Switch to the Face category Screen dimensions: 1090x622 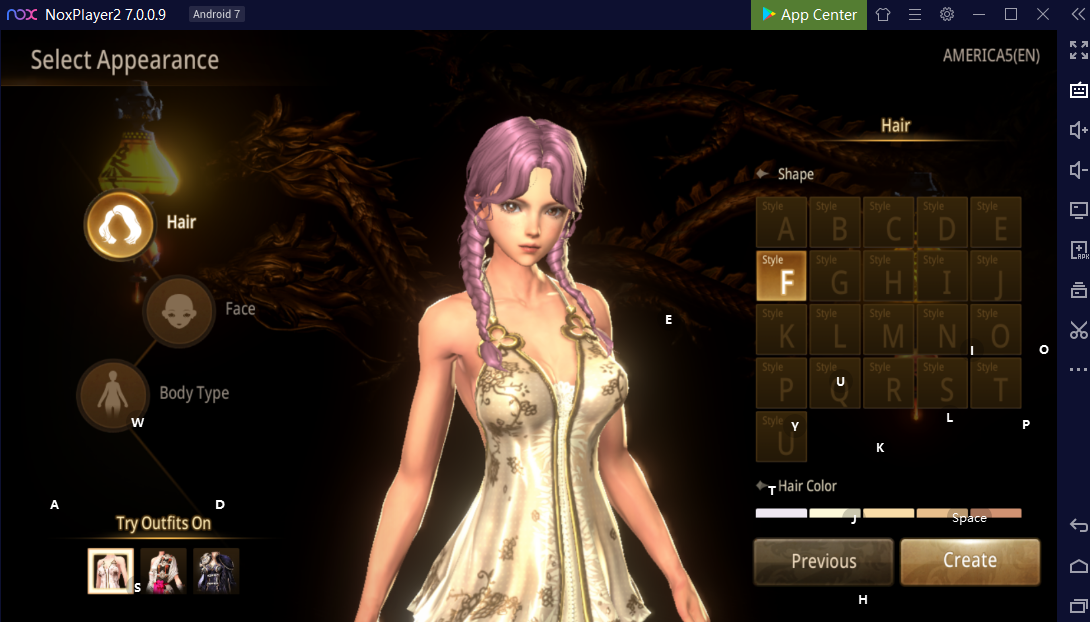pyautogui.click(x=179, y=310)
